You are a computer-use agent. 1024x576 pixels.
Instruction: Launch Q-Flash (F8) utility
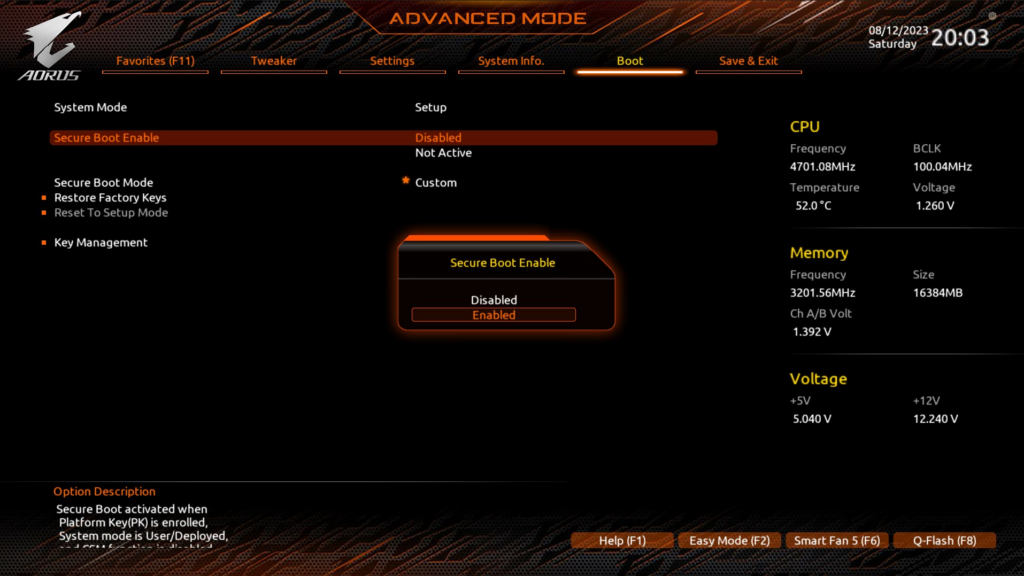[944, 541]
